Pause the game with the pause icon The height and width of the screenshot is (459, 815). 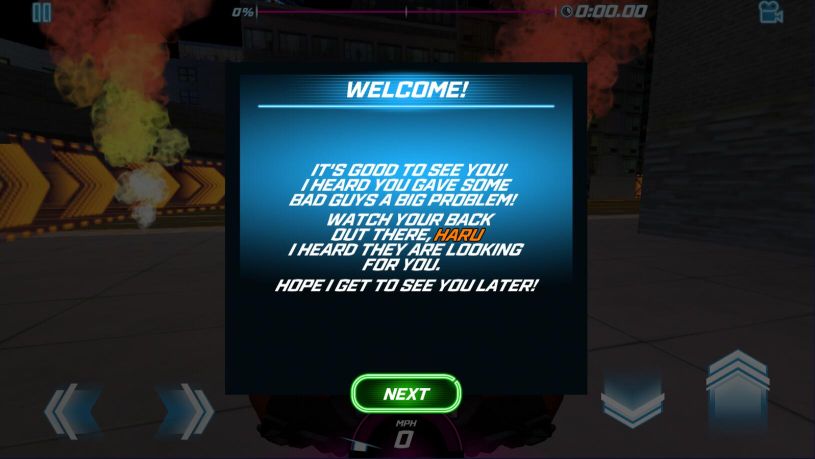coord(41,13)
